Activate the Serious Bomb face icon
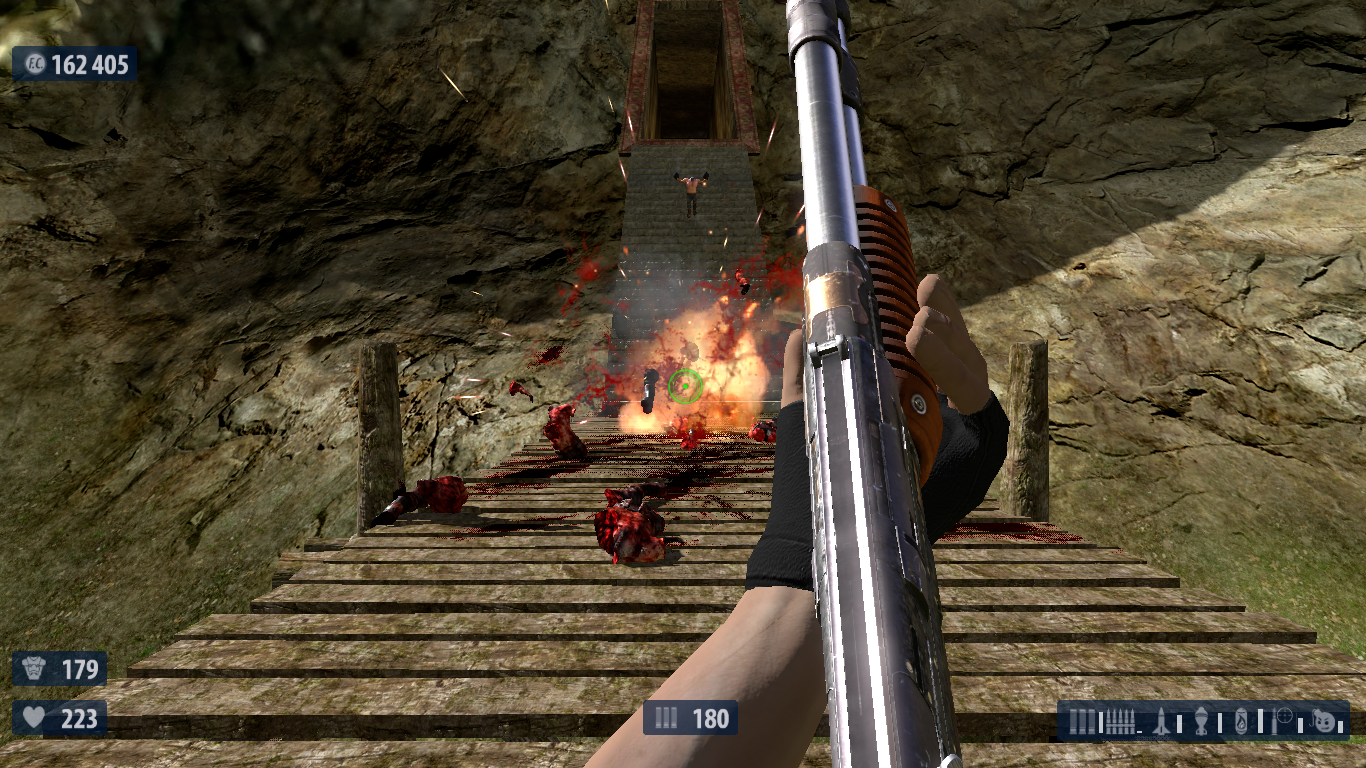The image size is (1366, 768). 1326,720
